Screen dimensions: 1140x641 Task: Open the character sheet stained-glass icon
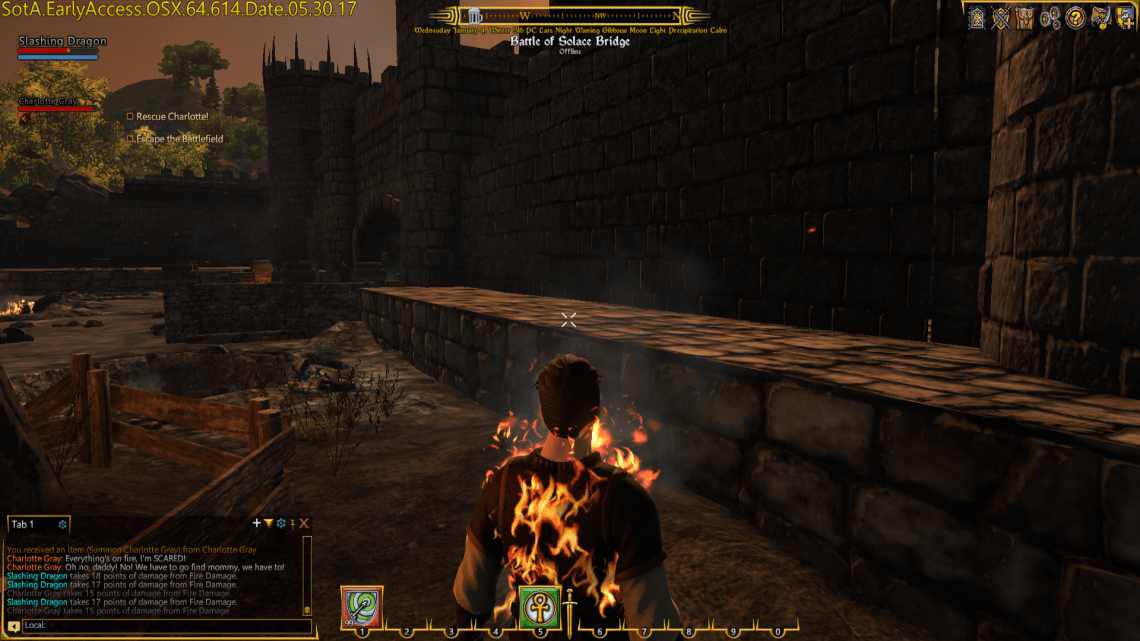point(977,17)
